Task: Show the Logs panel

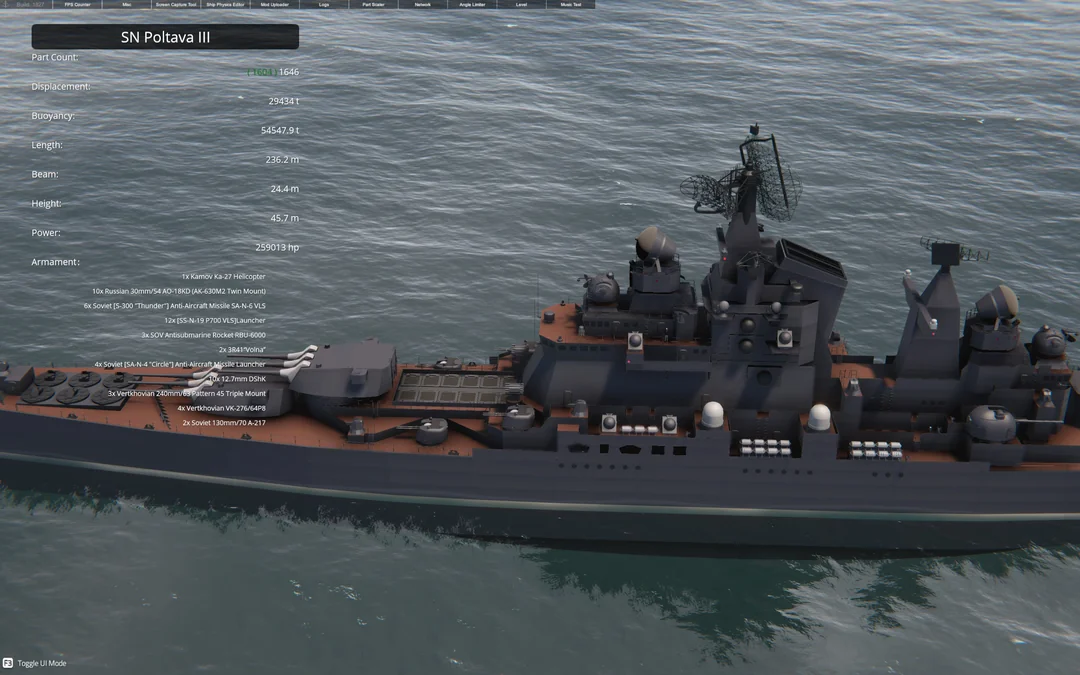Action: pos(324,4)
